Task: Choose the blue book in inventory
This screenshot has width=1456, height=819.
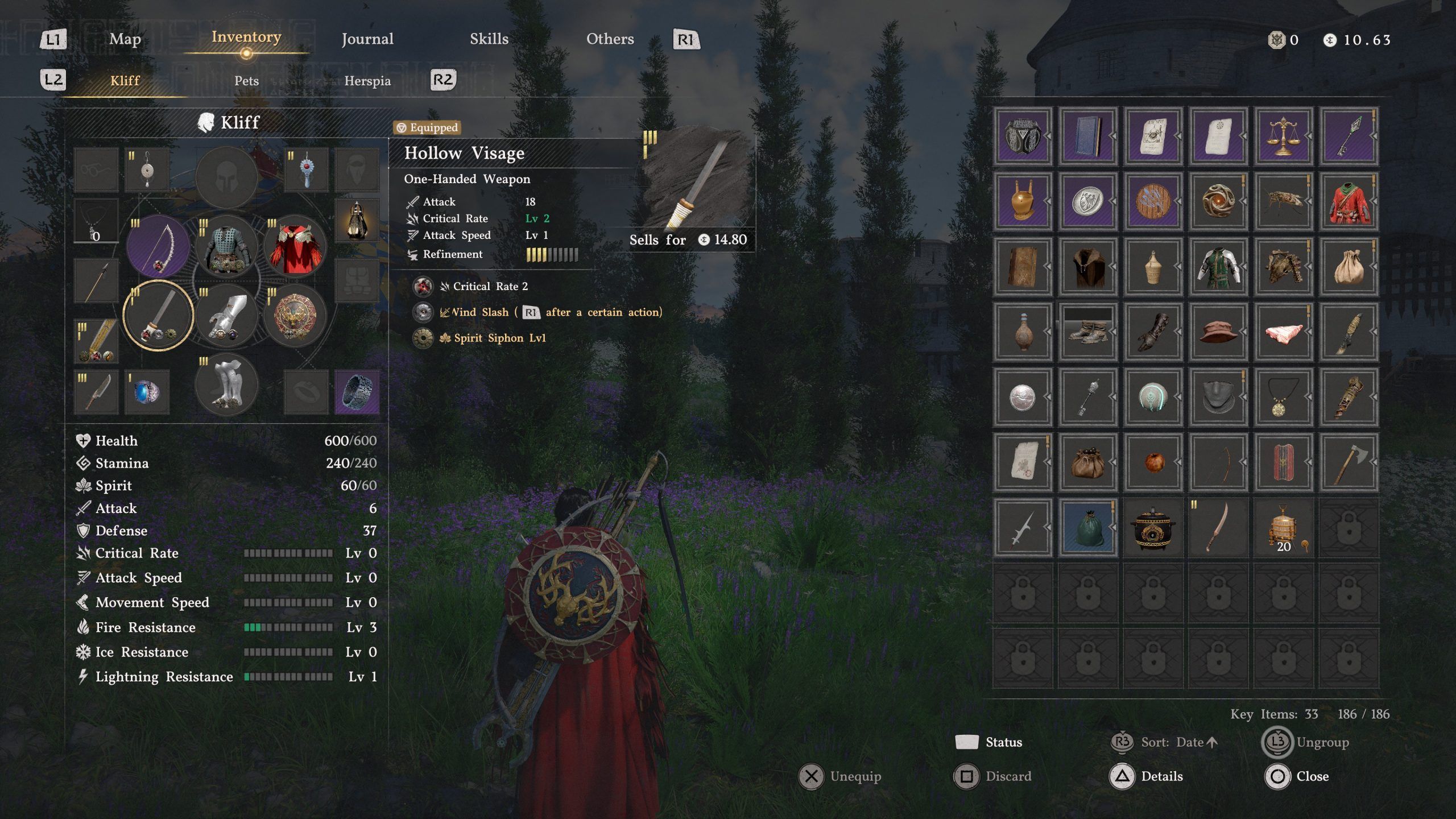Action: point(1087,136)
